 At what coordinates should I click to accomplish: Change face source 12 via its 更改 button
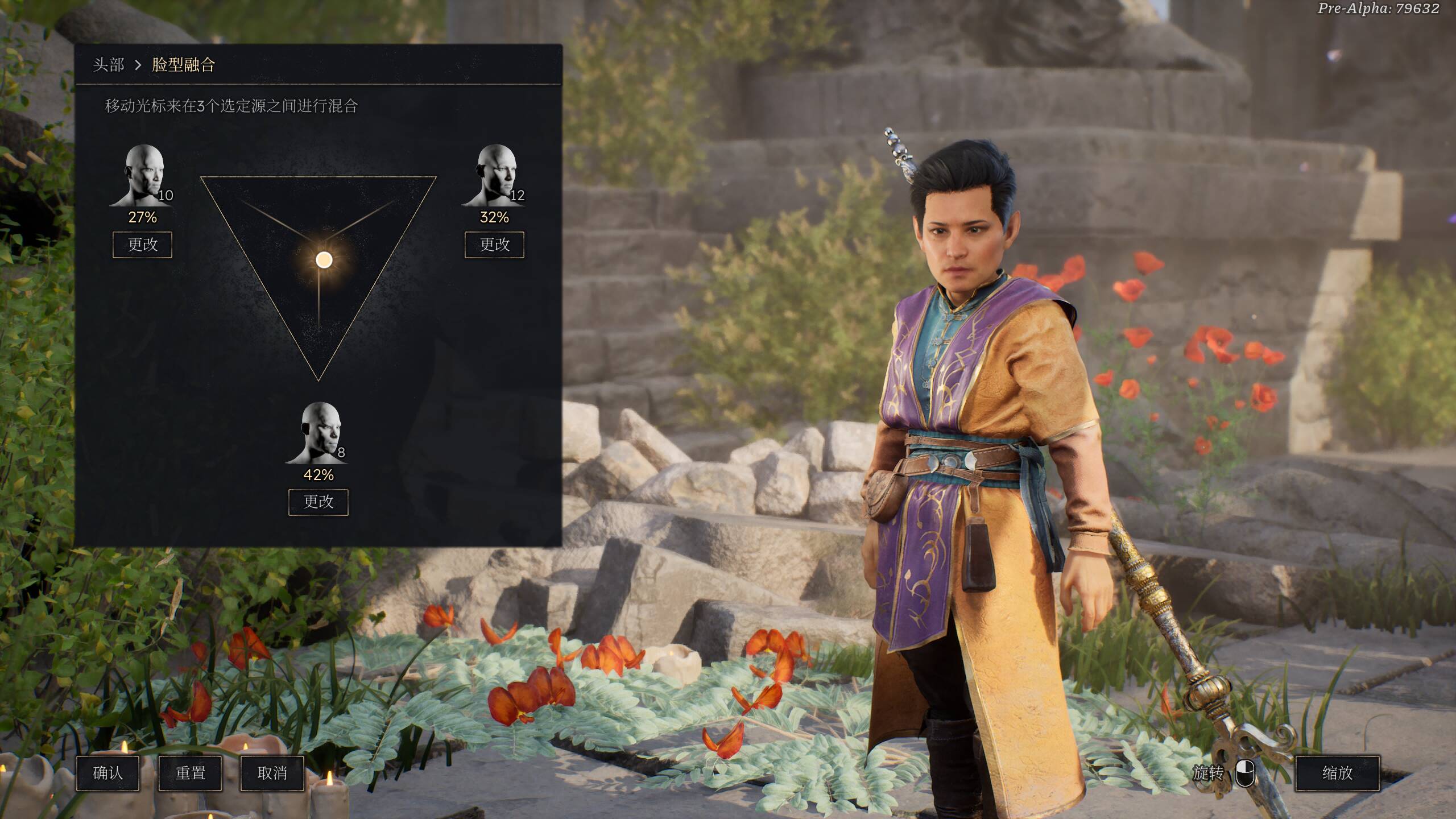click(x=494, y=245)
